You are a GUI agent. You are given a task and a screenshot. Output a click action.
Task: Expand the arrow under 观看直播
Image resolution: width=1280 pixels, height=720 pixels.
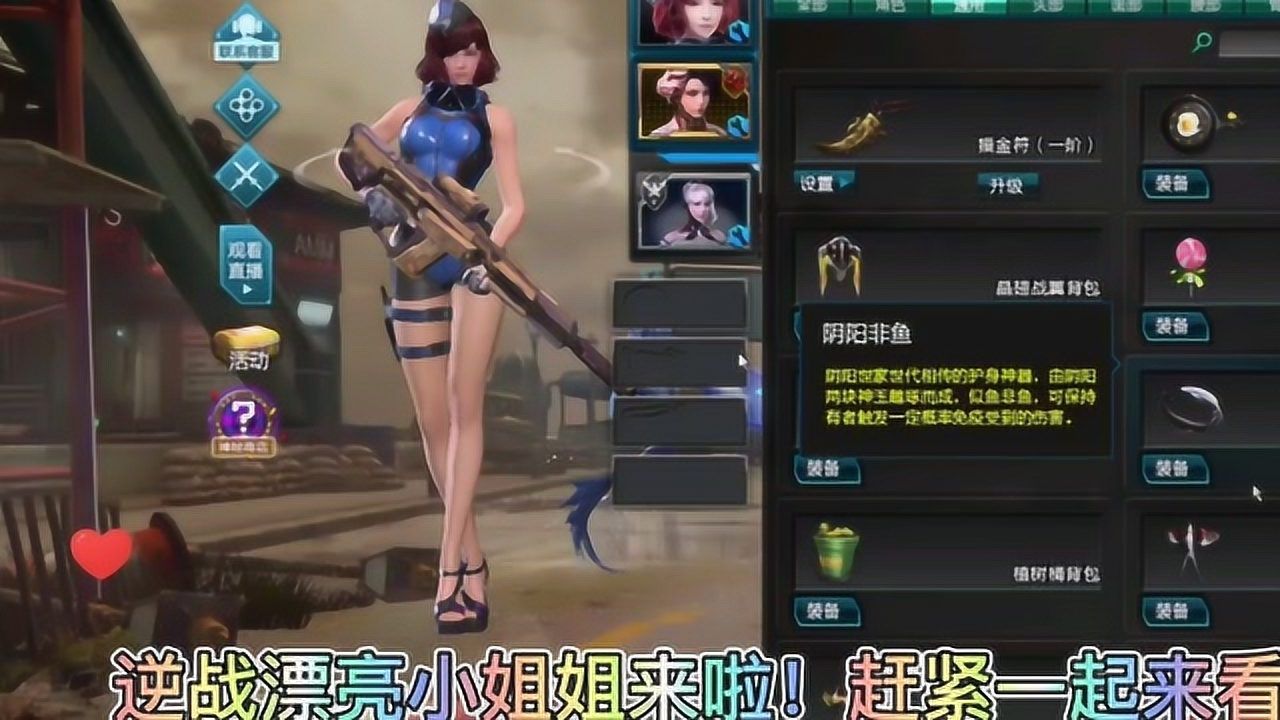tap(246, 288)
